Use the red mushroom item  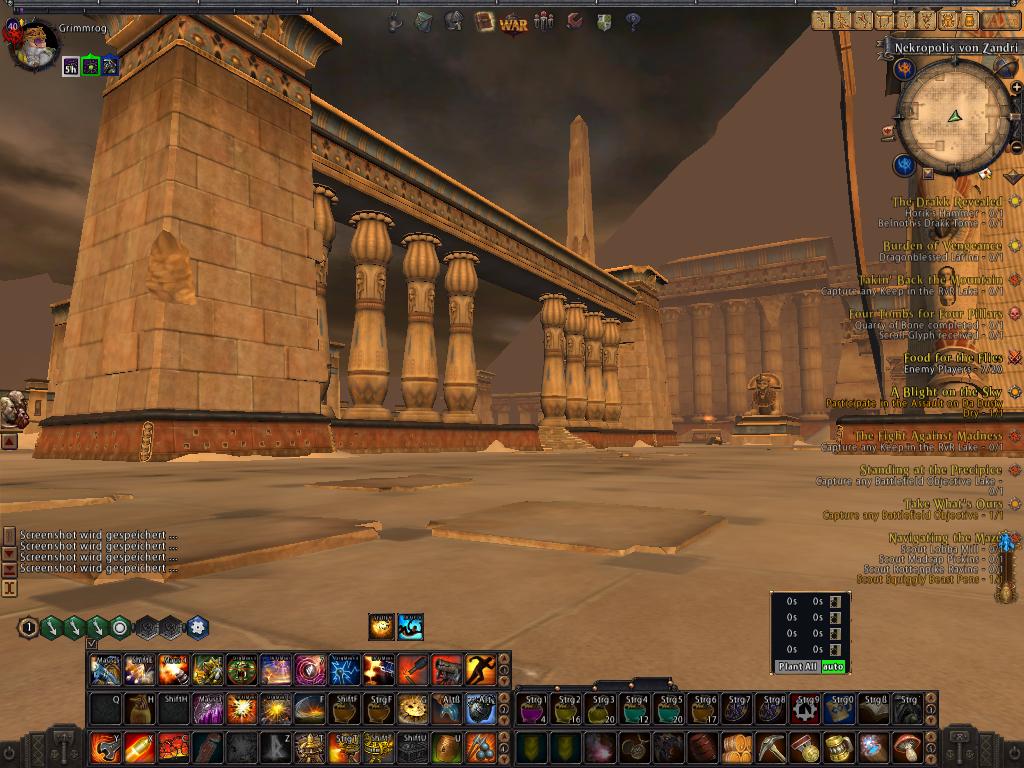tap(907, 747)
